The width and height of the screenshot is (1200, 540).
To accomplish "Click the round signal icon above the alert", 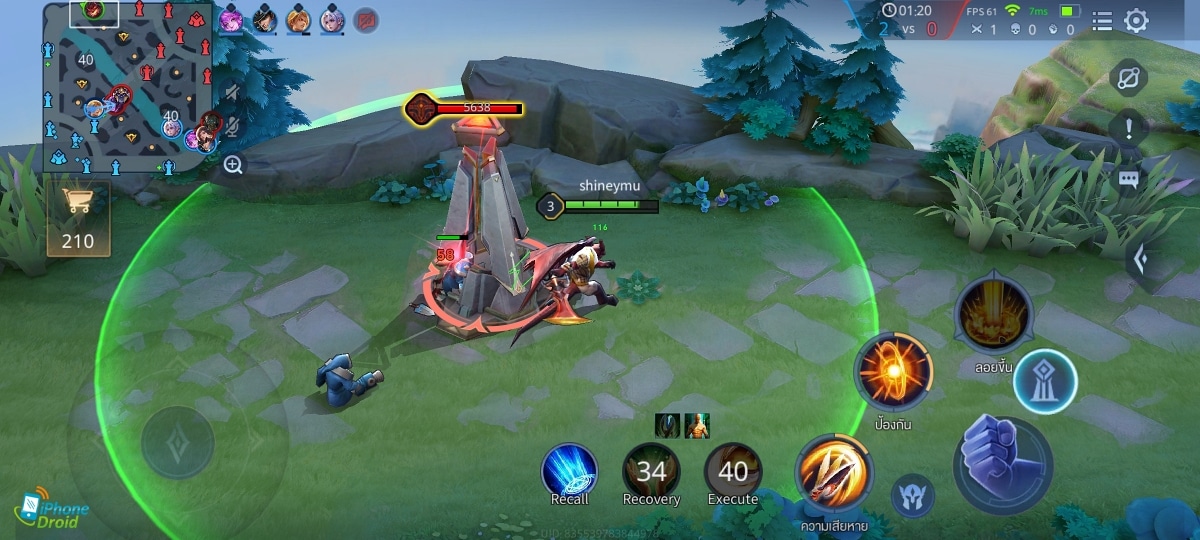I will (x=1129, y=77).
